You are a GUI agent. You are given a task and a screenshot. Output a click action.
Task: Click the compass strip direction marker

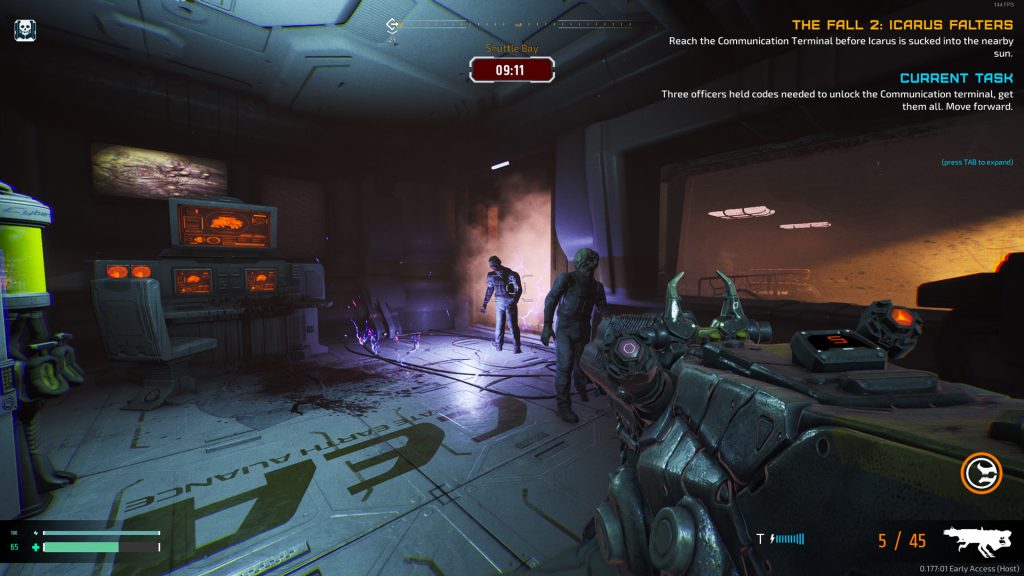pos(393,26)
